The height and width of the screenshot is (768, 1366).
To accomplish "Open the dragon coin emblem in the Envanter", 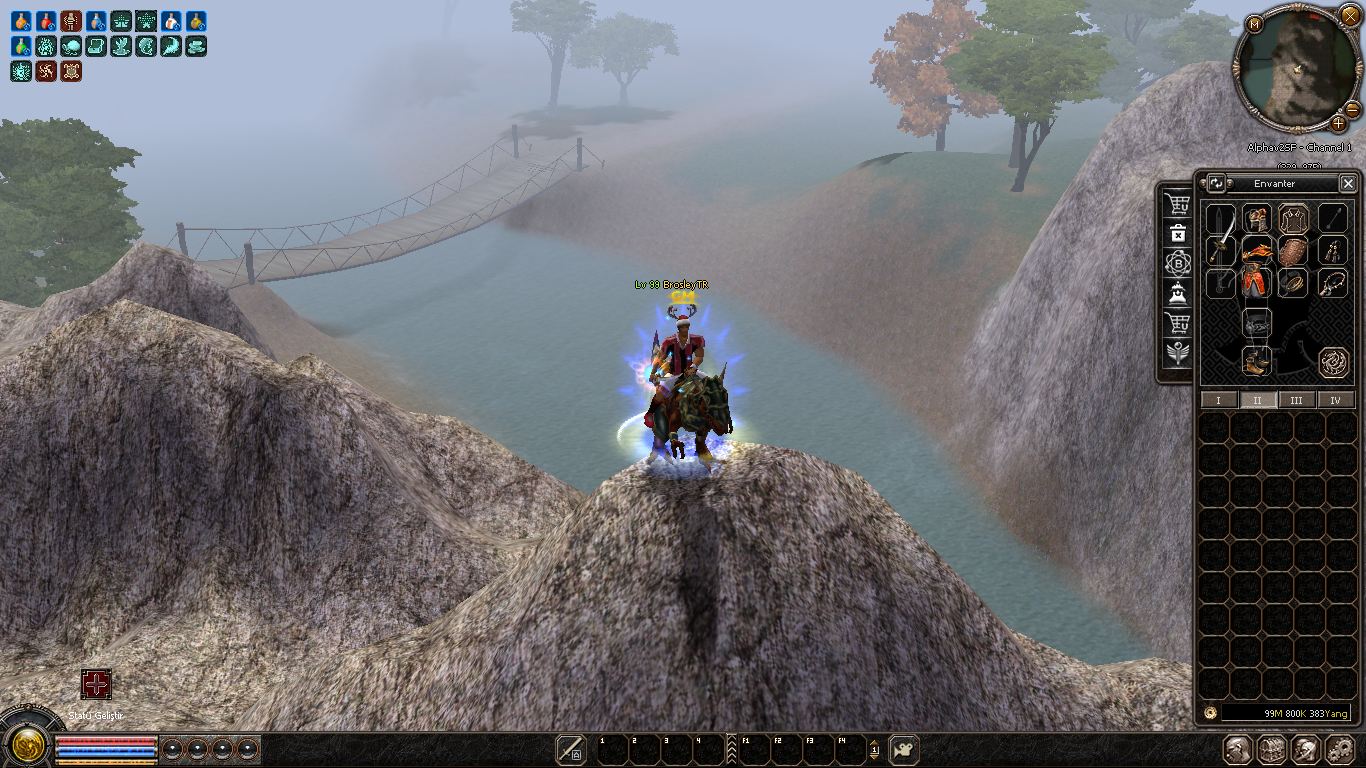I will coord(1331,362).
